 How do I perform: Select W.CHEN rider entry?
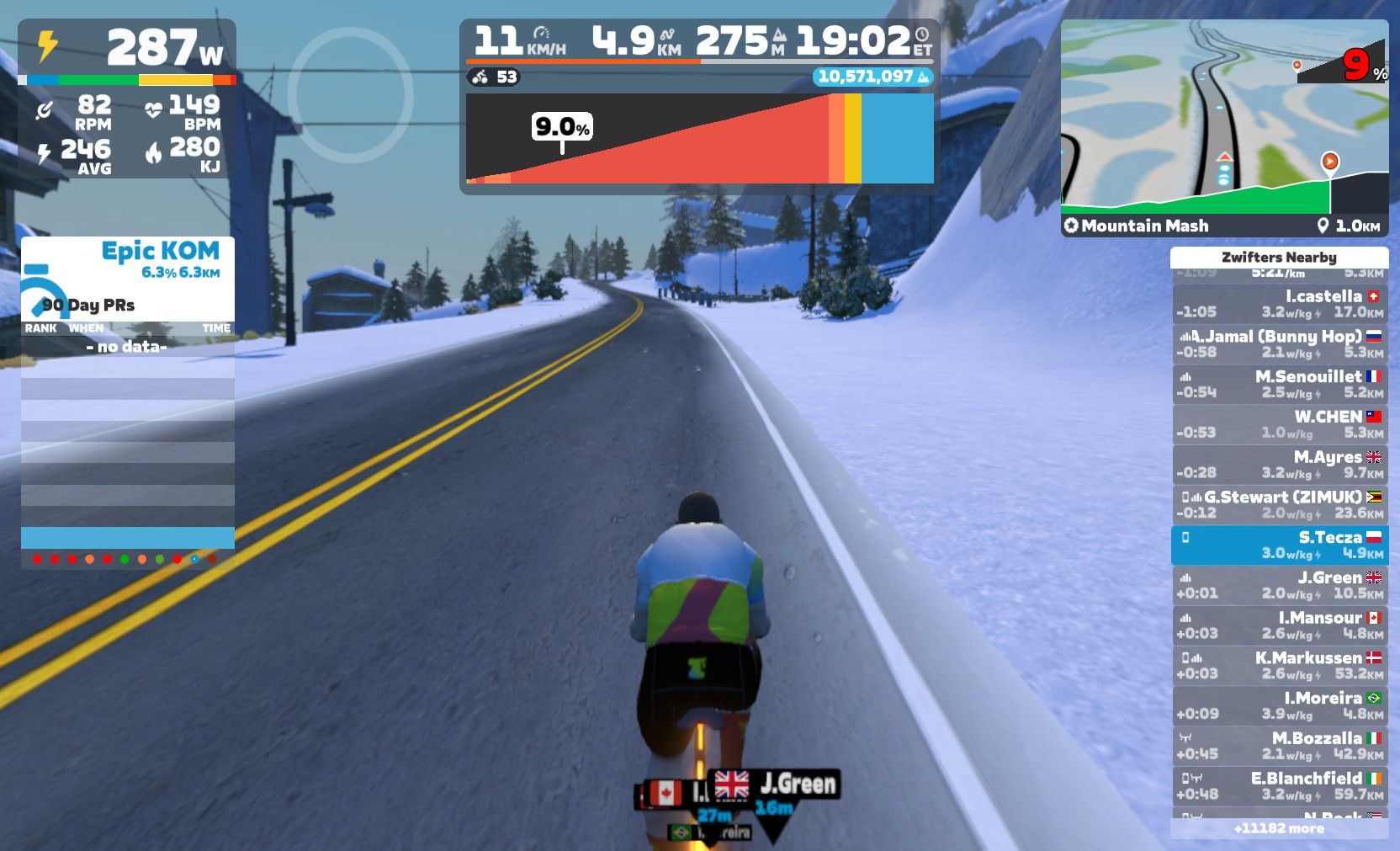click(1279, 424)
